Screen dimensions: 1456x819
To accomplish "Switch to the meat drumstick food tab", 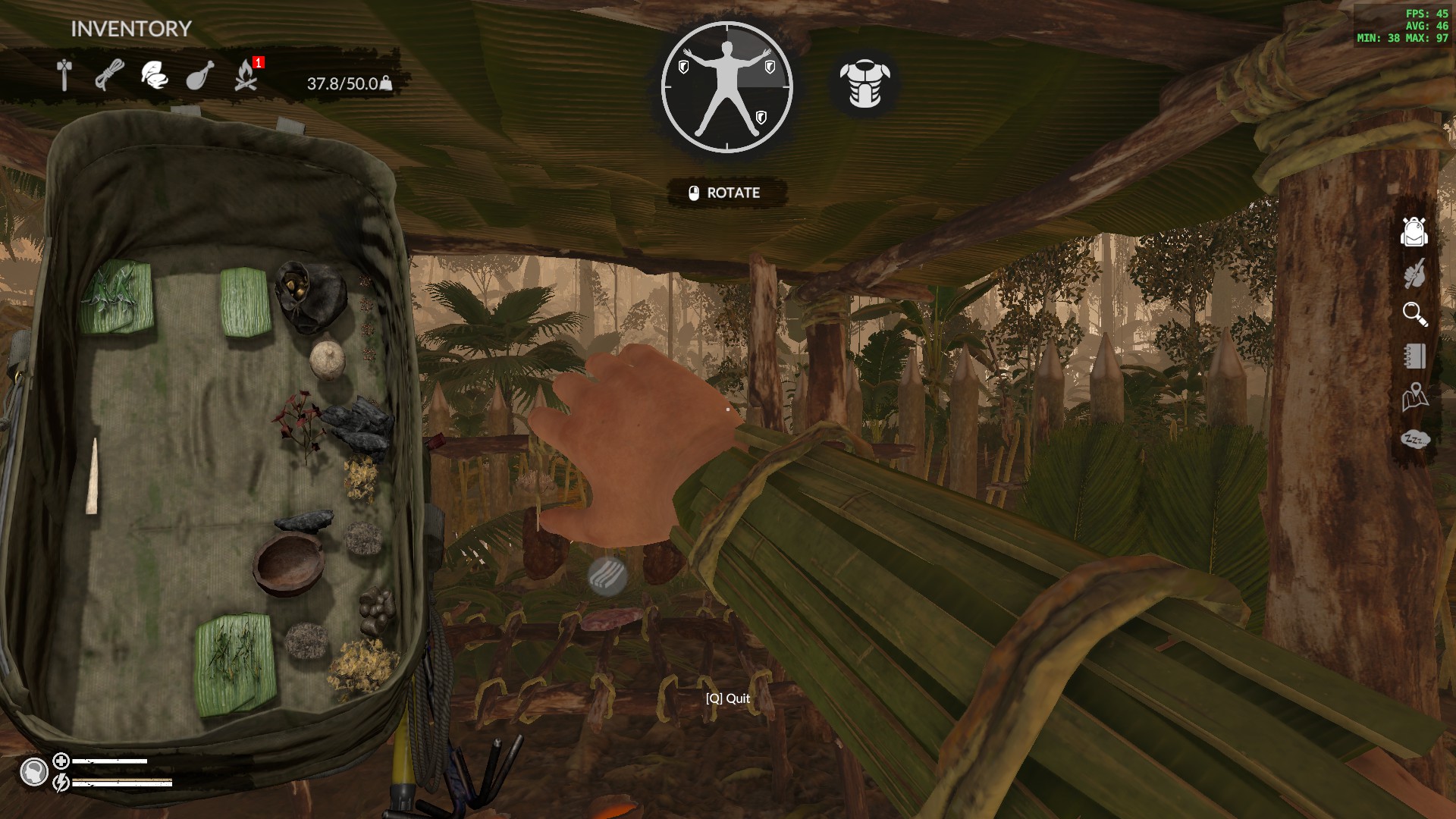I will (200, 75).
